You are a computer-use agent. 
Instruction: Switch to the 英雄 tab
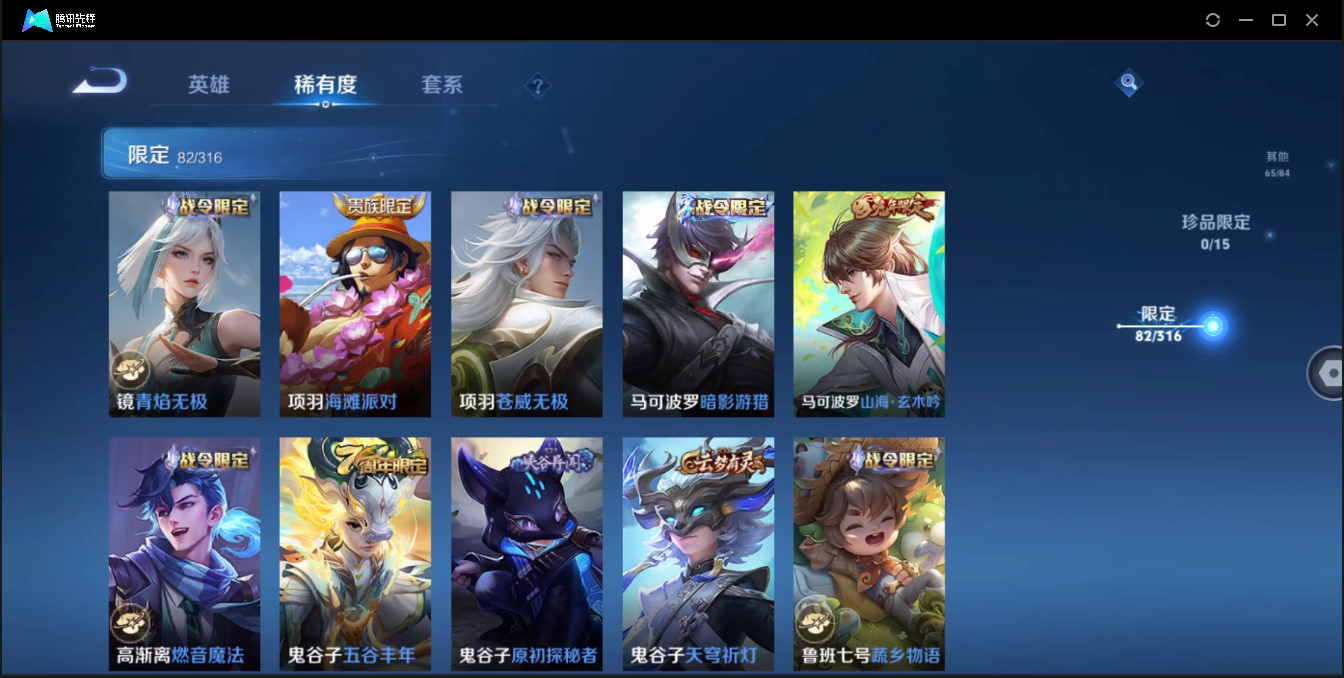(209, 85)
